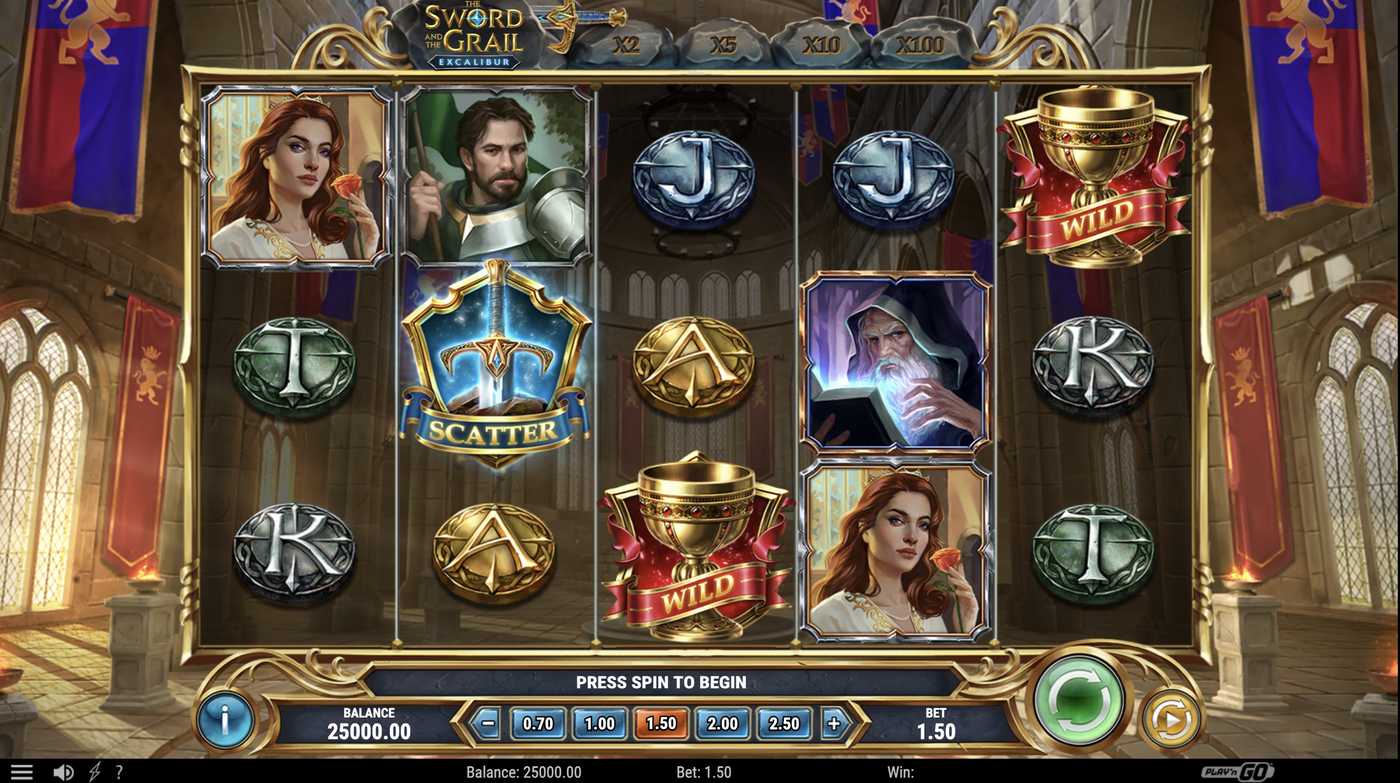Enable quick spin via the lightning icon

(x=95, y=770)
